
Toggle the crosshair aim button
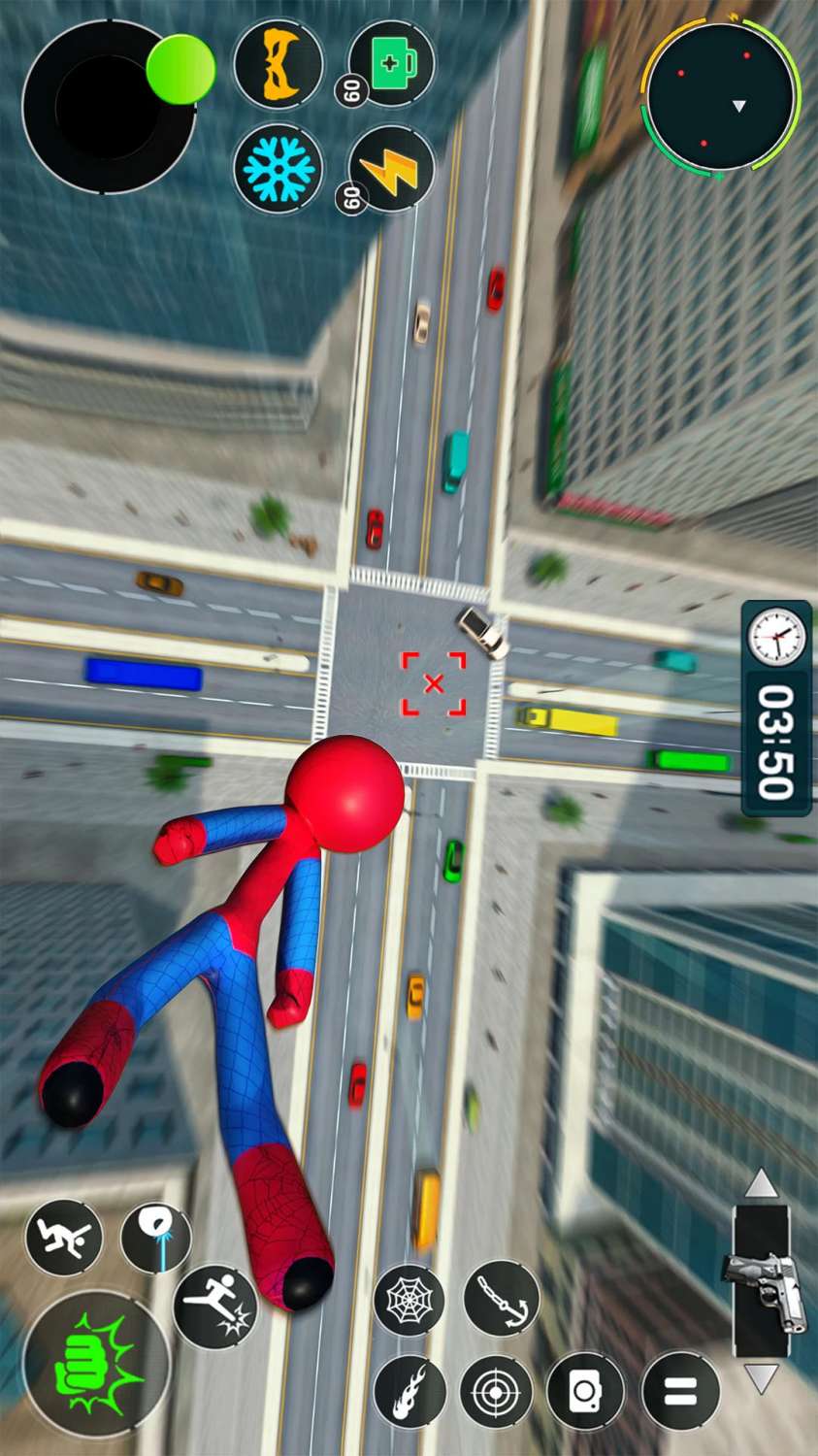(496, 1391)
